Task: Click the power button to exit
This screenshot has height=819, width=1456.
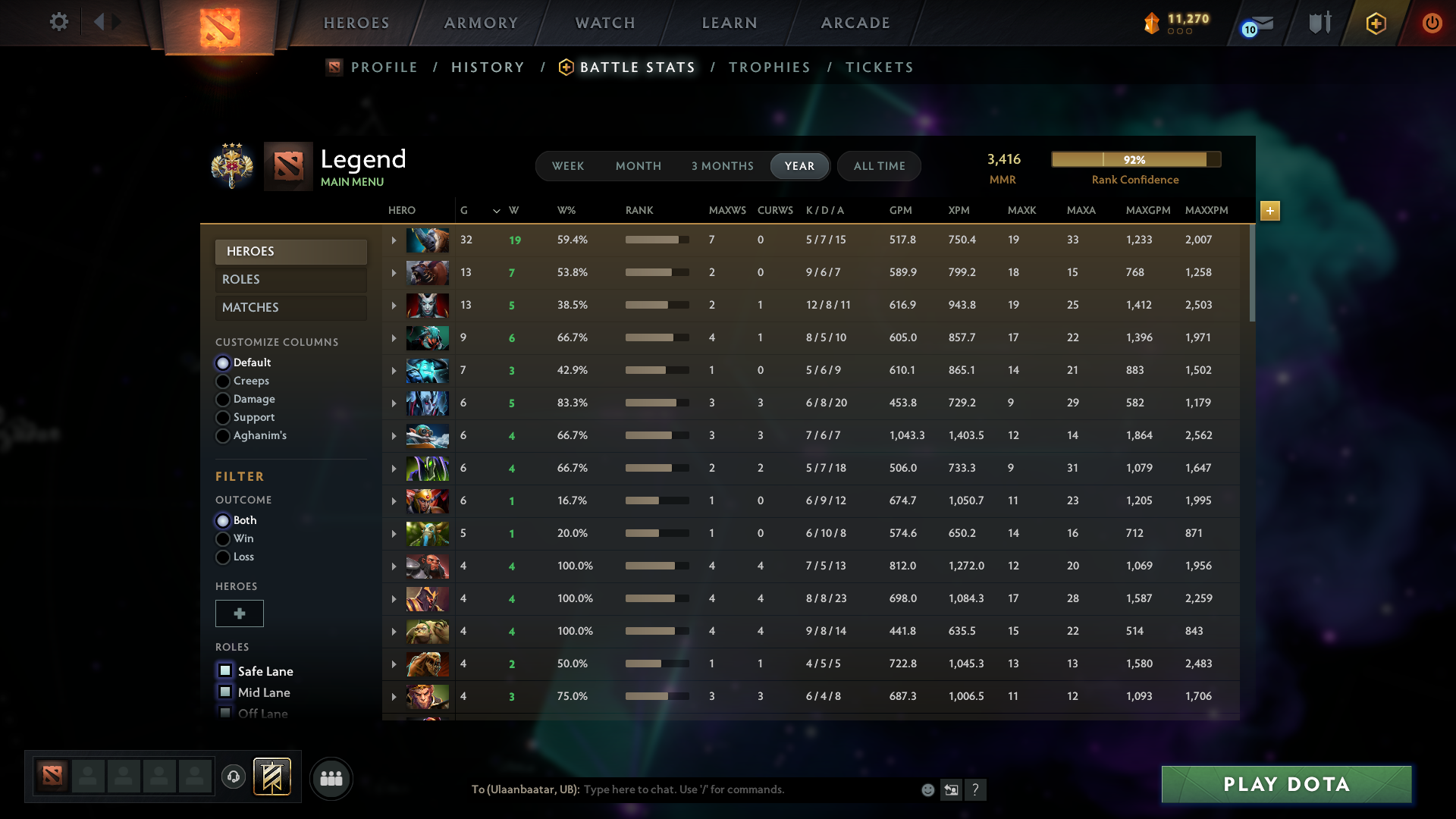Action: (x=1432, y=23)
